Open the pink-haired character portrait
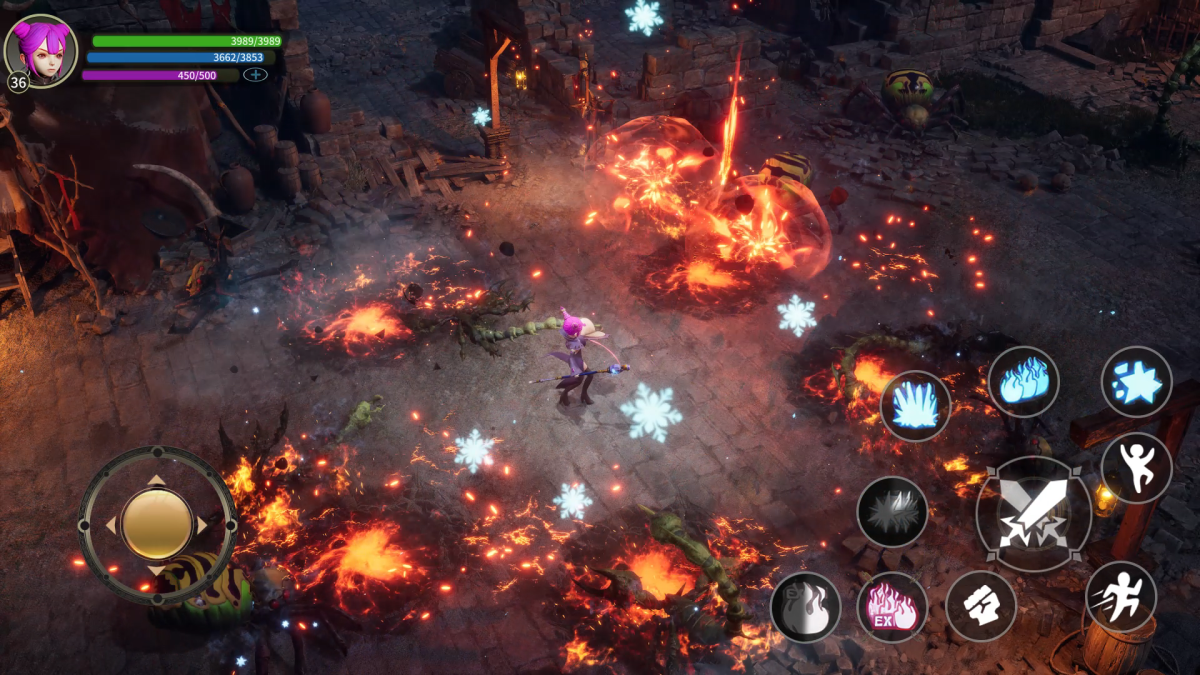 pyautogui.click(x=41, y=51)
